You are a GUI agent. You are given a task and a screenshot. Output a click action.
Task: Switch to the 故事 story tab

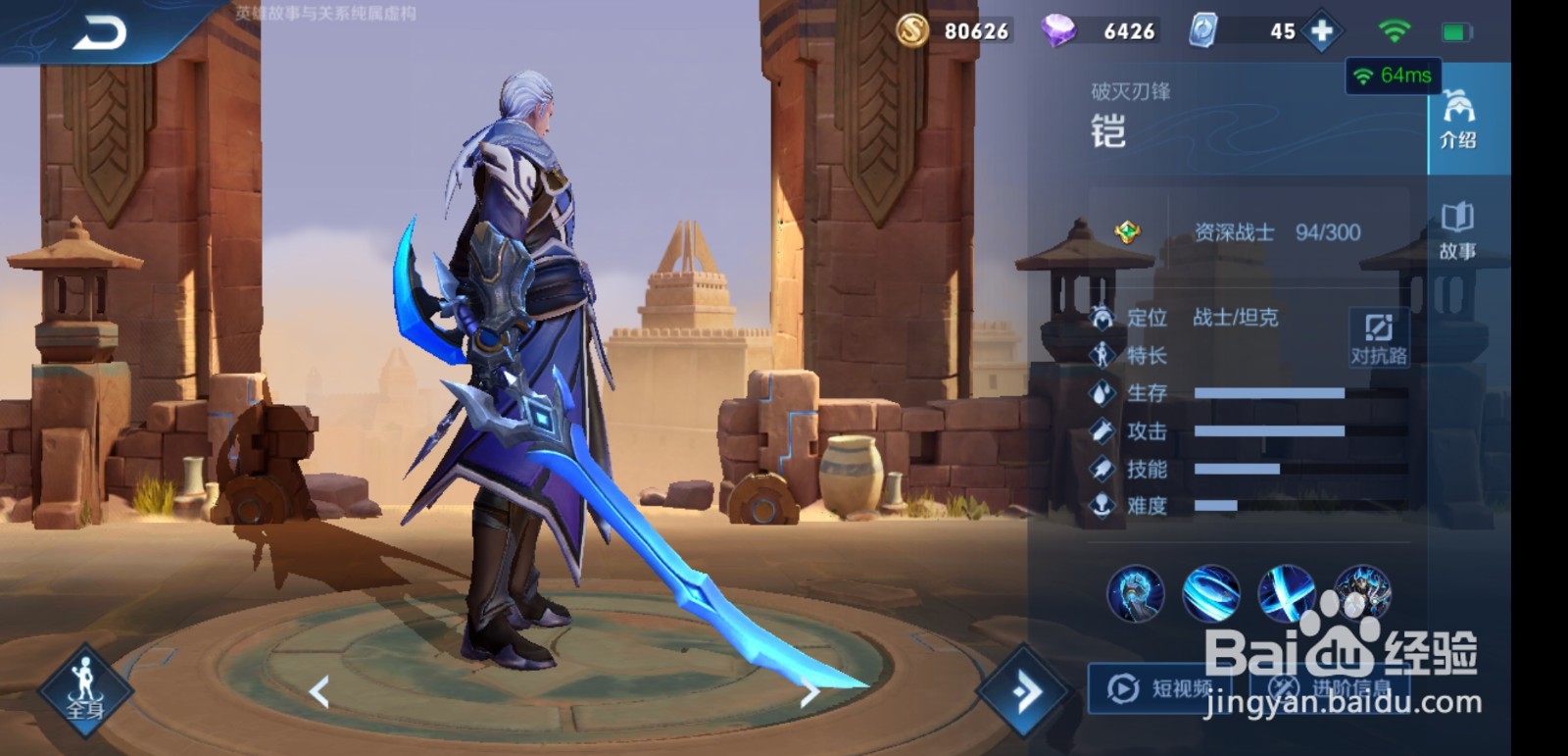click(x=1459, y=226)
